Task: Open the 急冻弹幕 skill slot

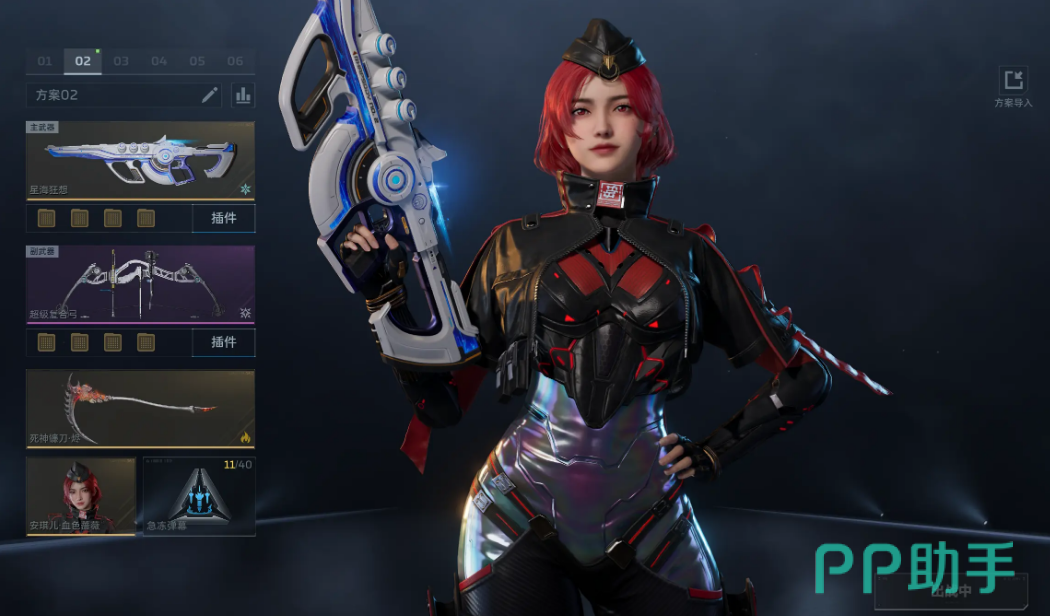Action: pos(199,496)
